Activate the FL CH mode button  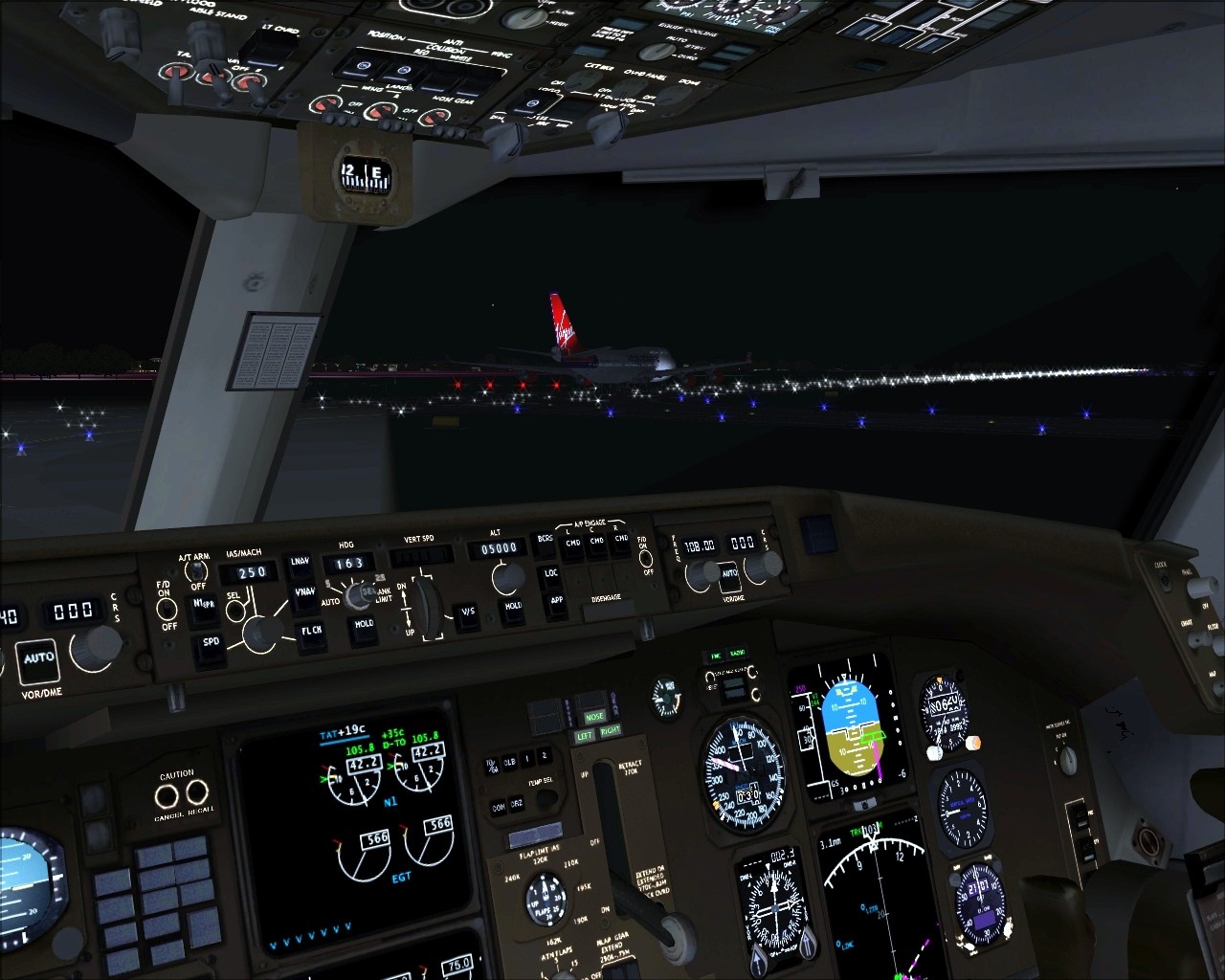pyautogui.click(x=311, y=632)
